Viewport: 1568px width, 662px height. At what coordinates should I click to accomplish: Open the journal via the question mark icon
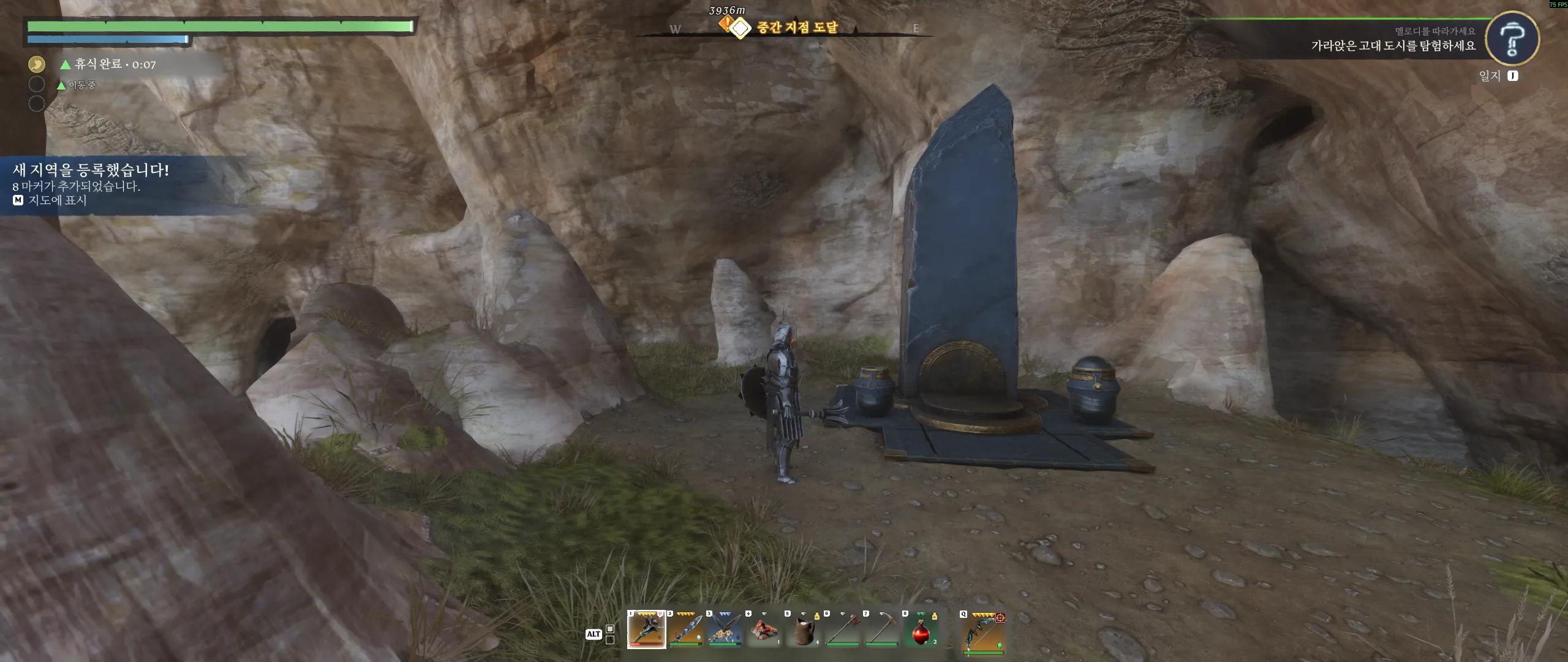(x=1512, y=39)
